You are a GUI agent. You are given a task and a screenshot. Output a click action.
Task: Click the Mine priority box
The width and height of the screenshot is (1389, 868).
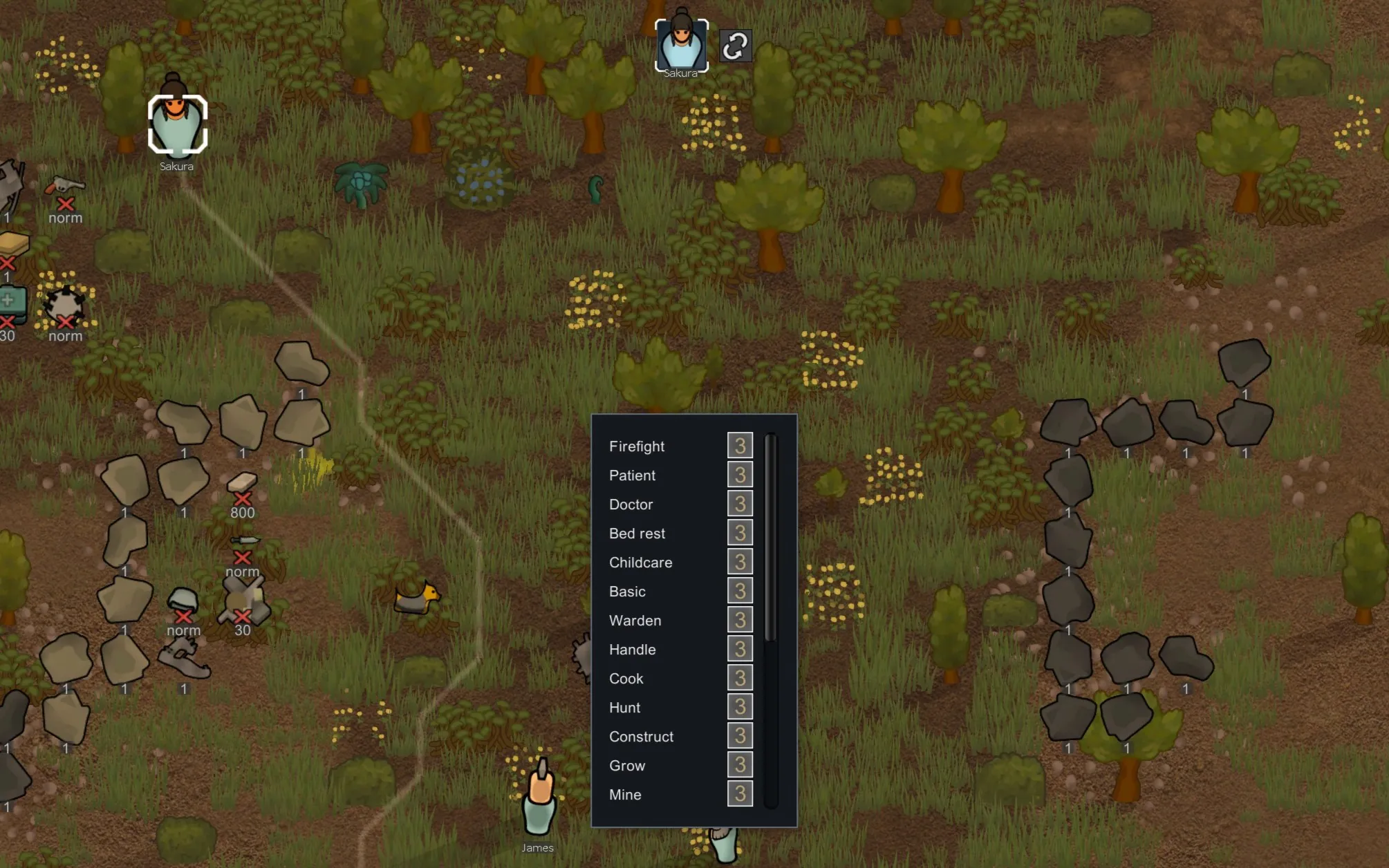[x=740, y=794]
